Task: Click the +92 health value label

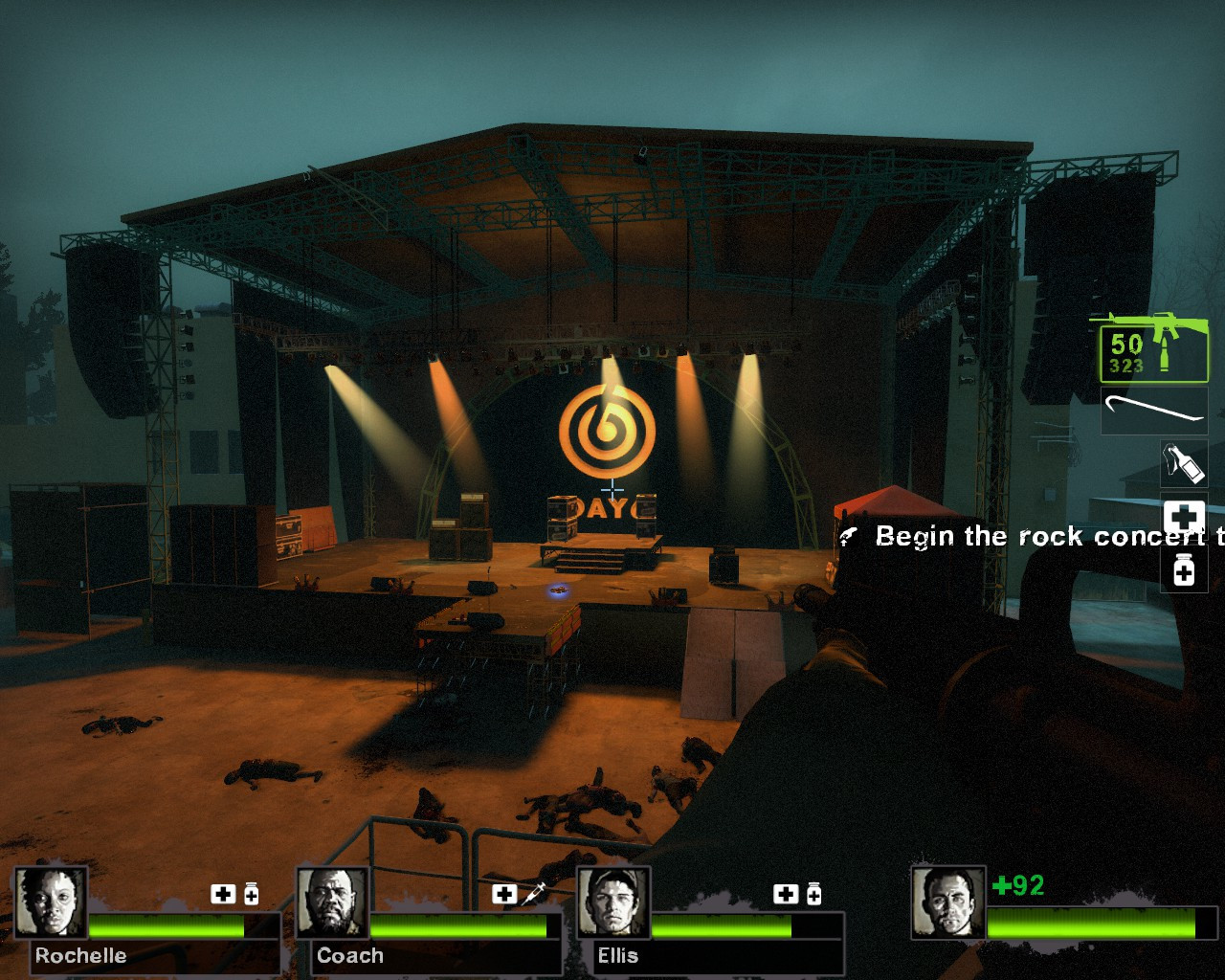Action: pyautogui.click(x=1019, y=887)
